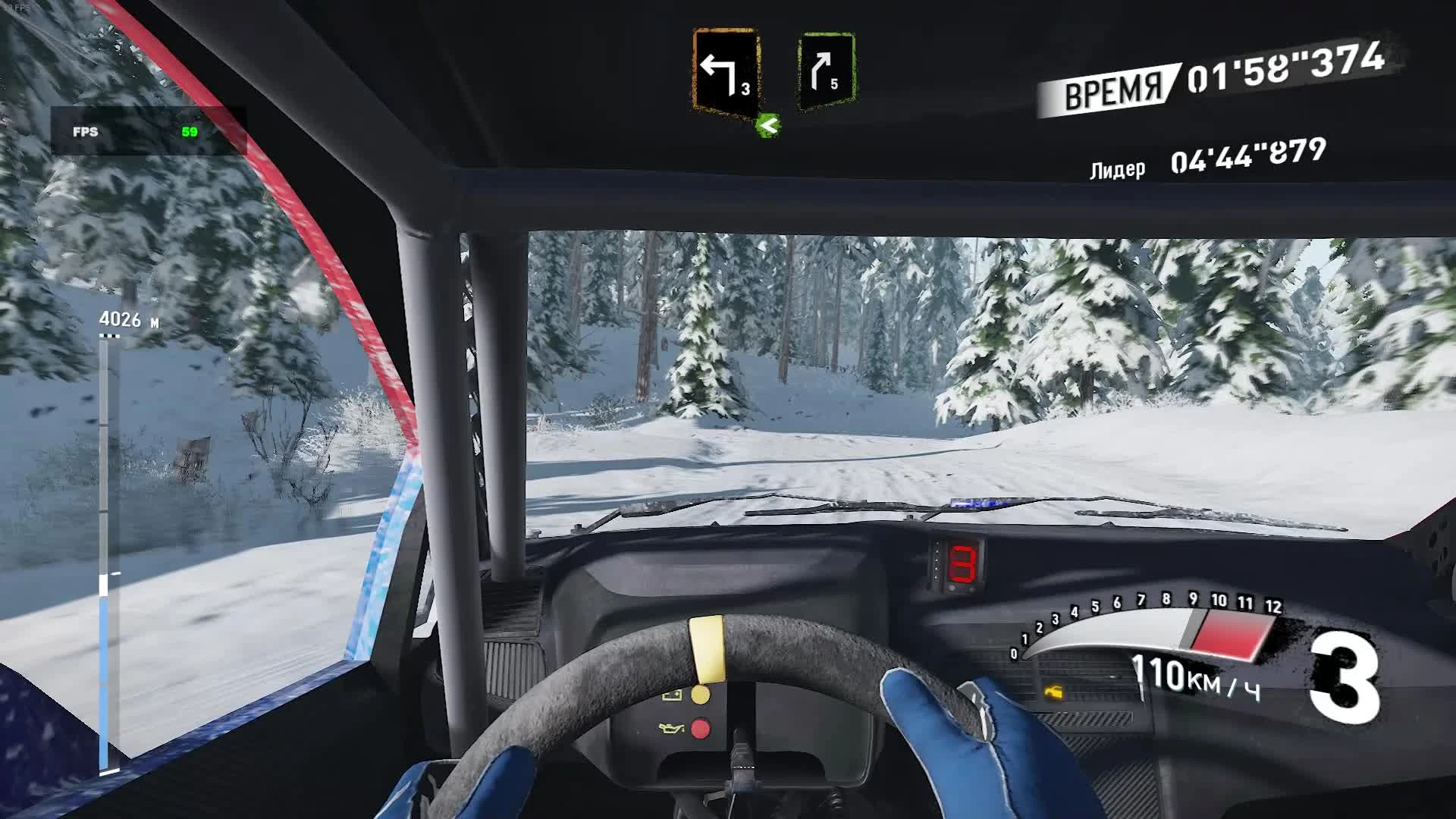Toggle the yellow dashboard indicator light
The image size is (1456, 819).
click(700, 695)
